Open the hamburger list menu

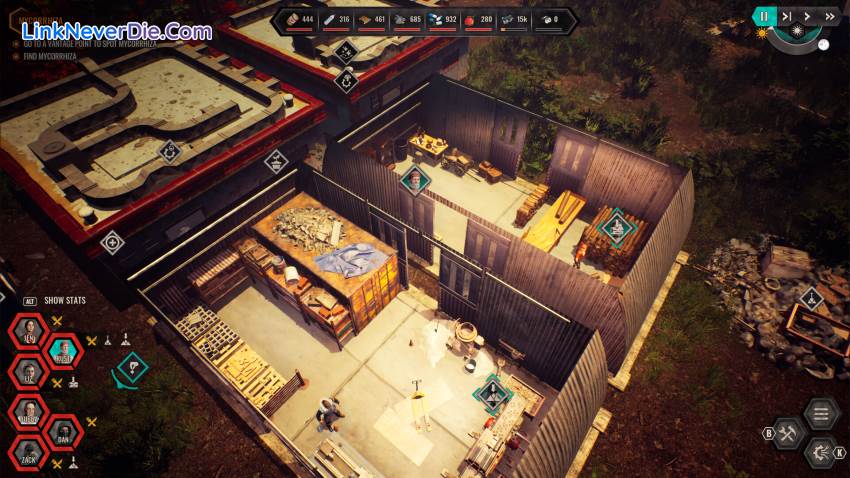pos(821,413)
